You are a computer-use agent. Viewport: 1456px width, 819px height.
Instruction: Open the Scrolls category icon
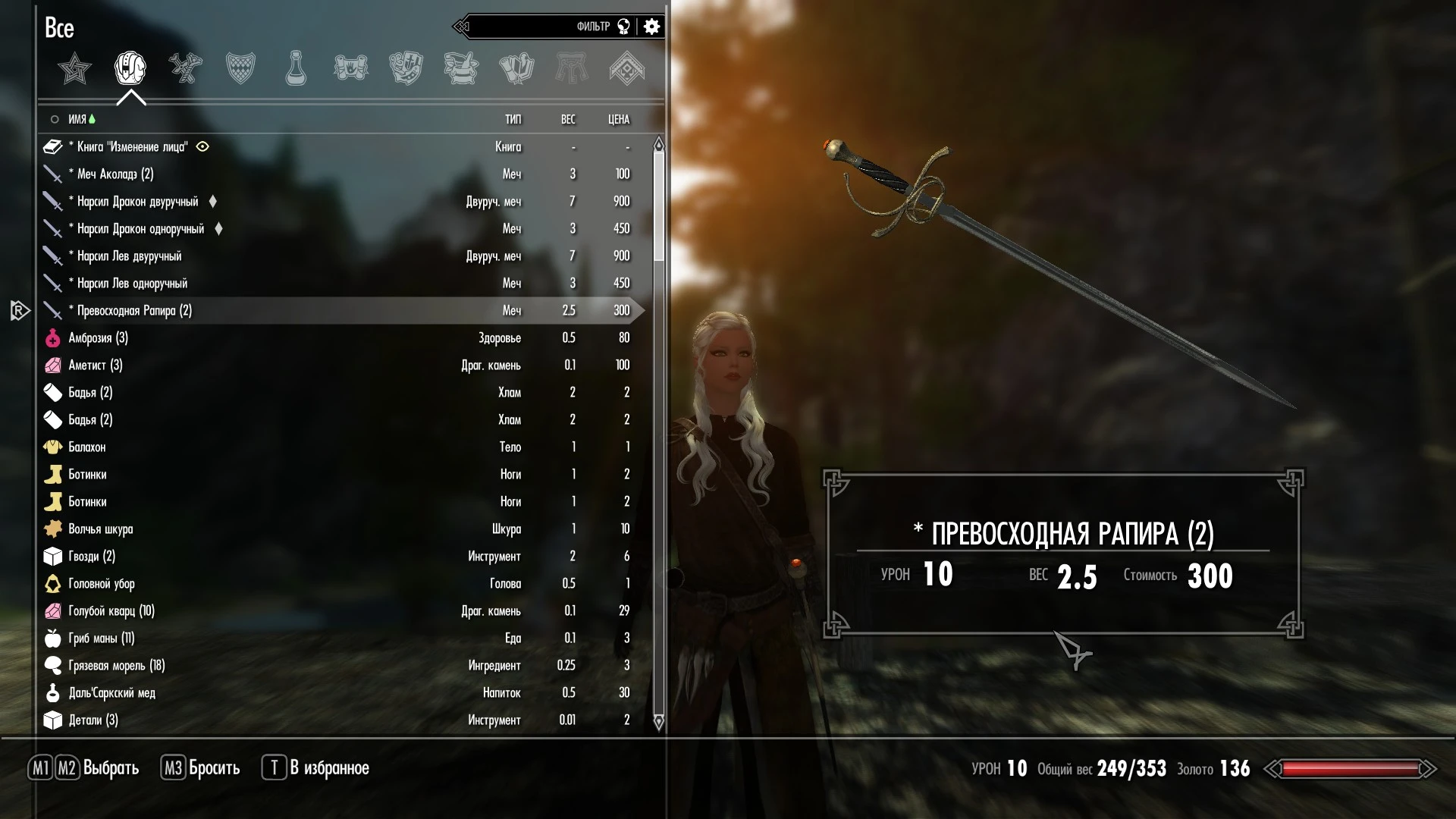pos(351,68)
